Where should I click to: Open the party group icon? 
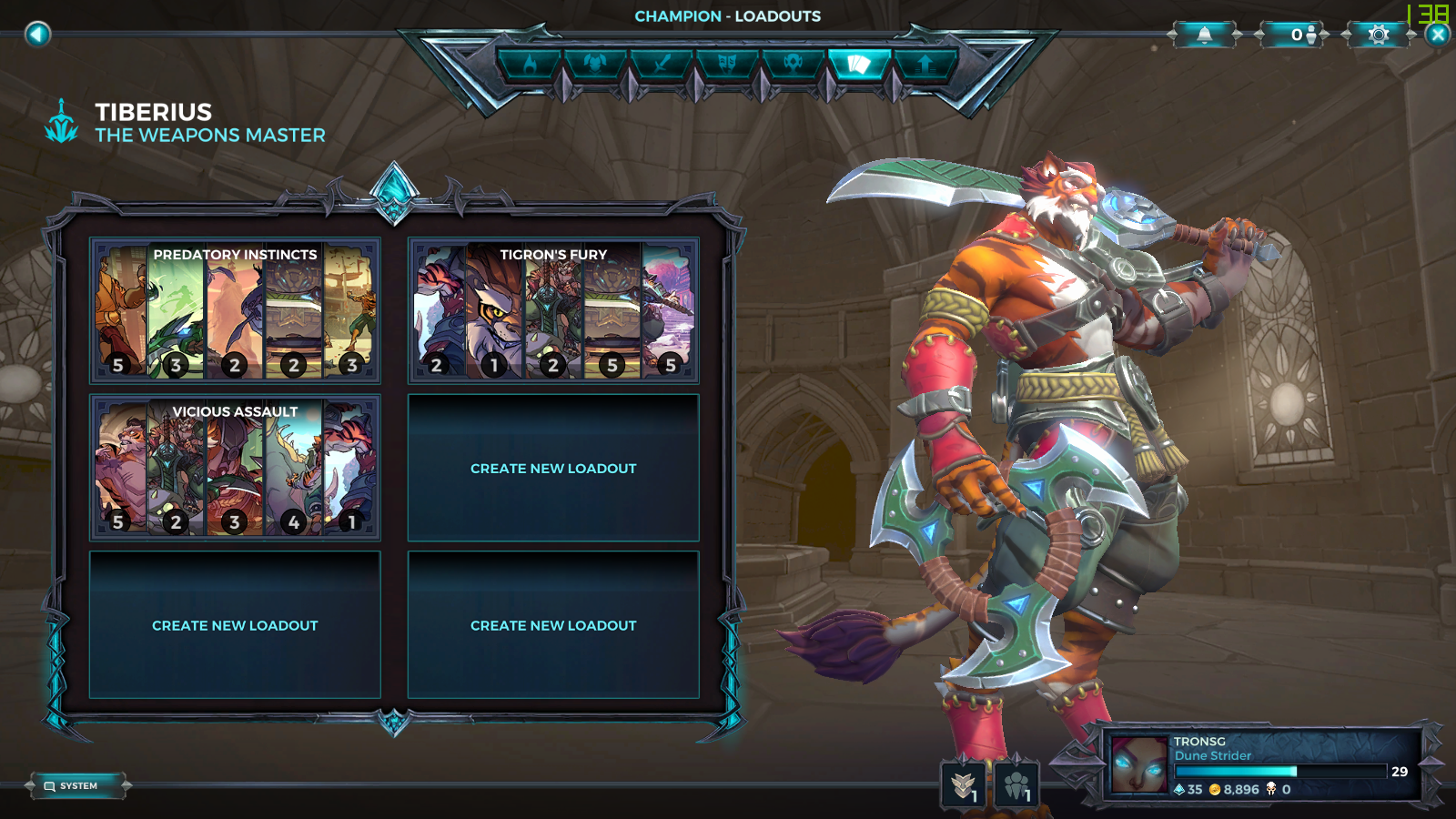pyautogui.click(x=1016, y=784)
